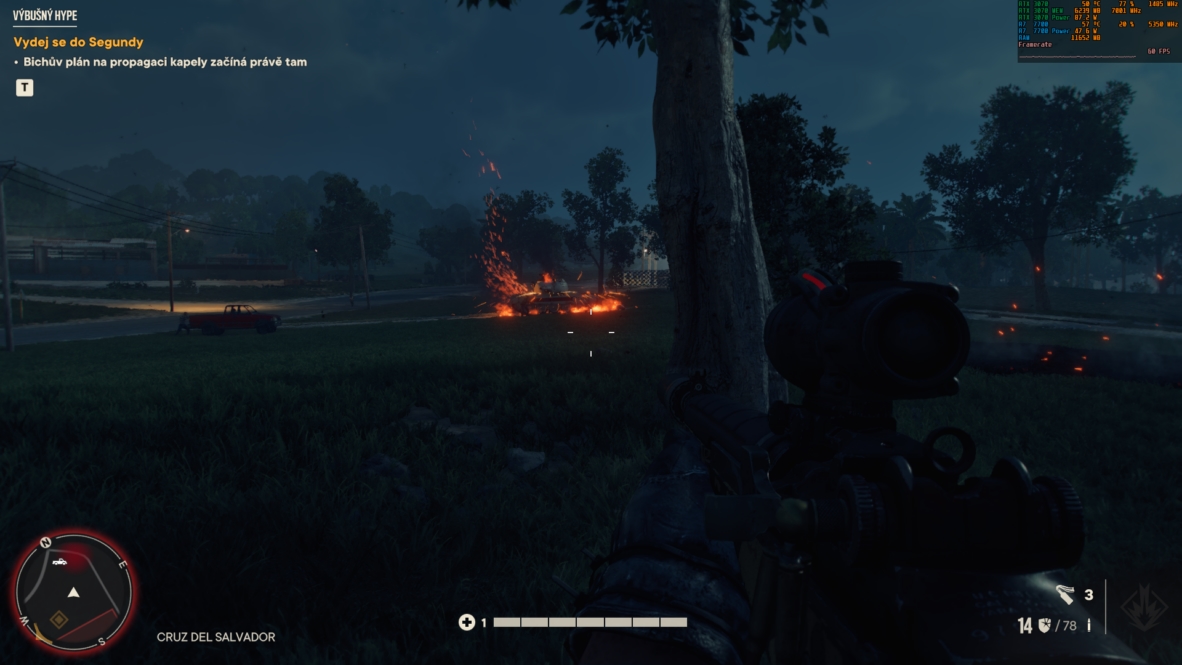
Task: Select the throwable item icon
Action: (x=1066, y=595)
